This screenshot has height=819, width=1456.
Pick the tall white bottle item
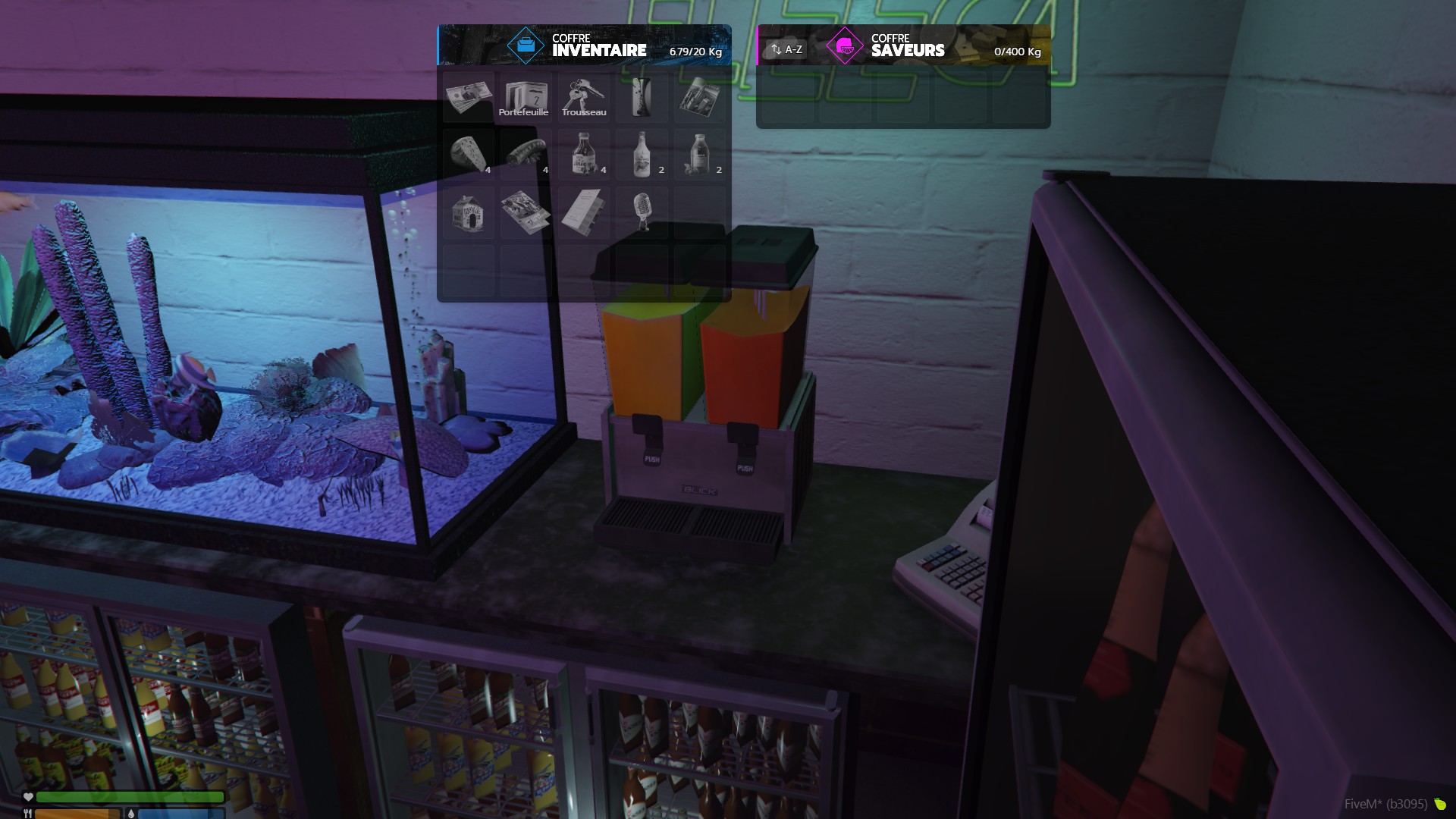click(642, 154)
